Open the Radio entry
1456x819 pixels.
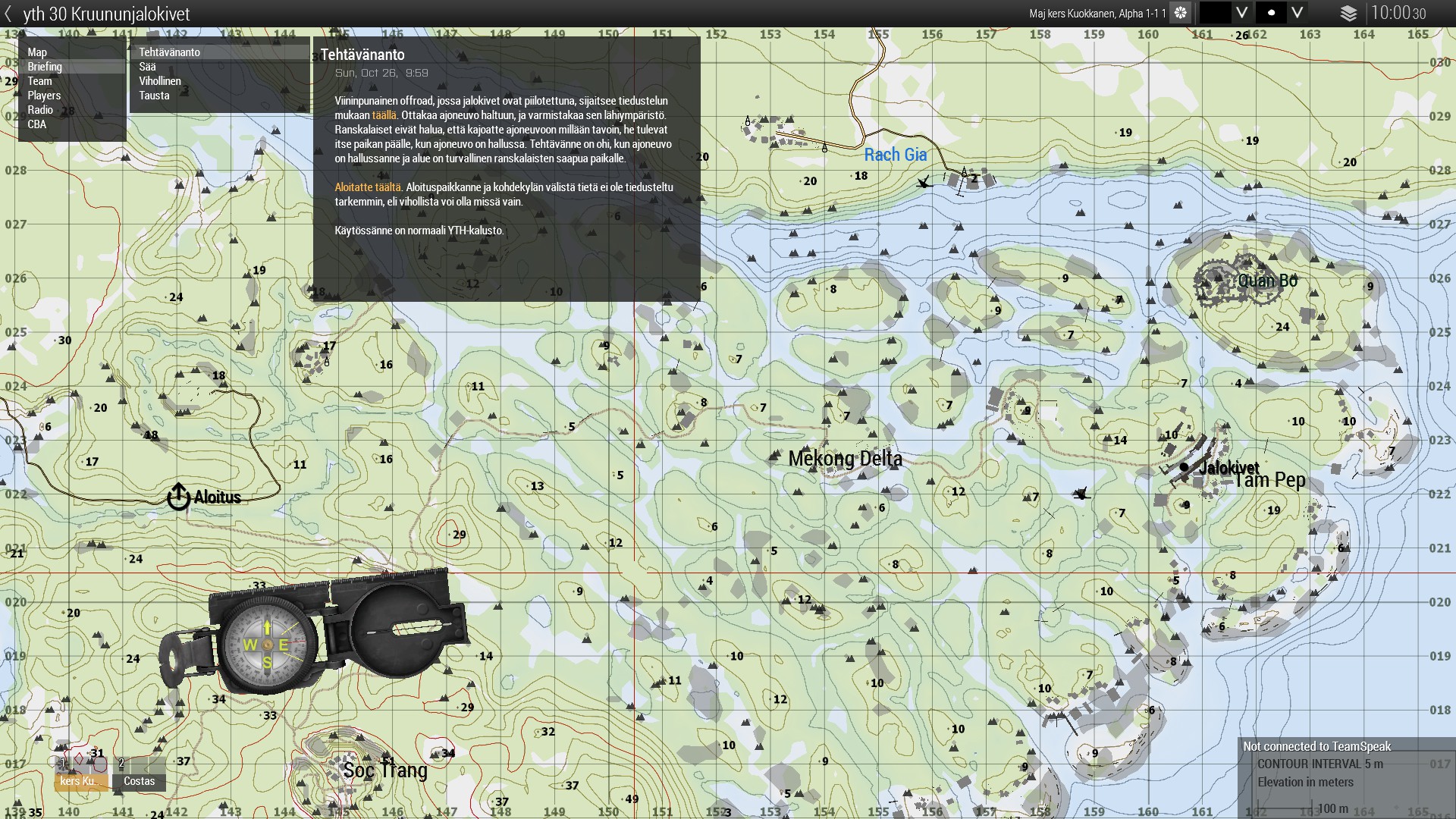click(40, 110)
